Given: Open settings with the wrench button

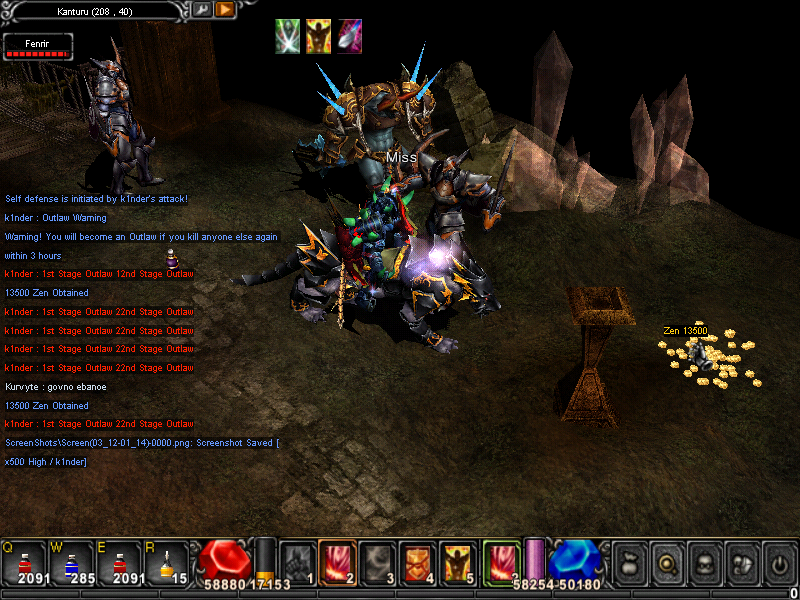Looking at the screenshot, I should [201, 9].
